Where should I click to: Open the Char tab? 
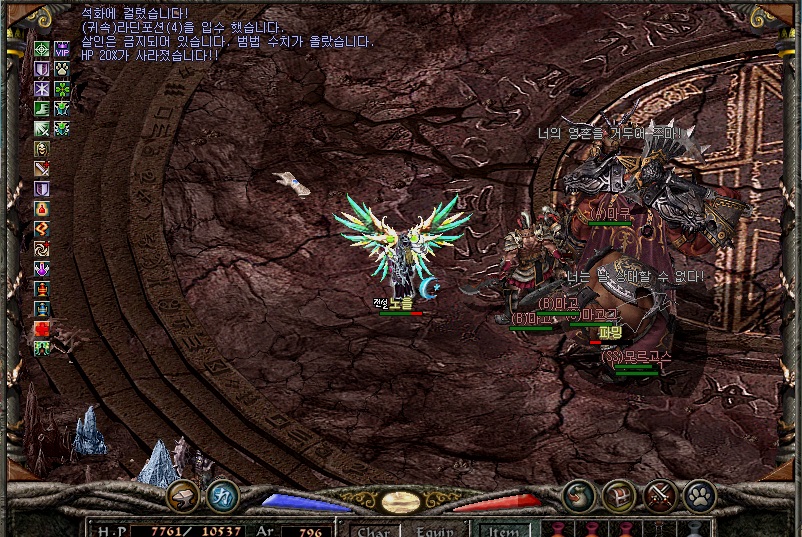point(372,530)
